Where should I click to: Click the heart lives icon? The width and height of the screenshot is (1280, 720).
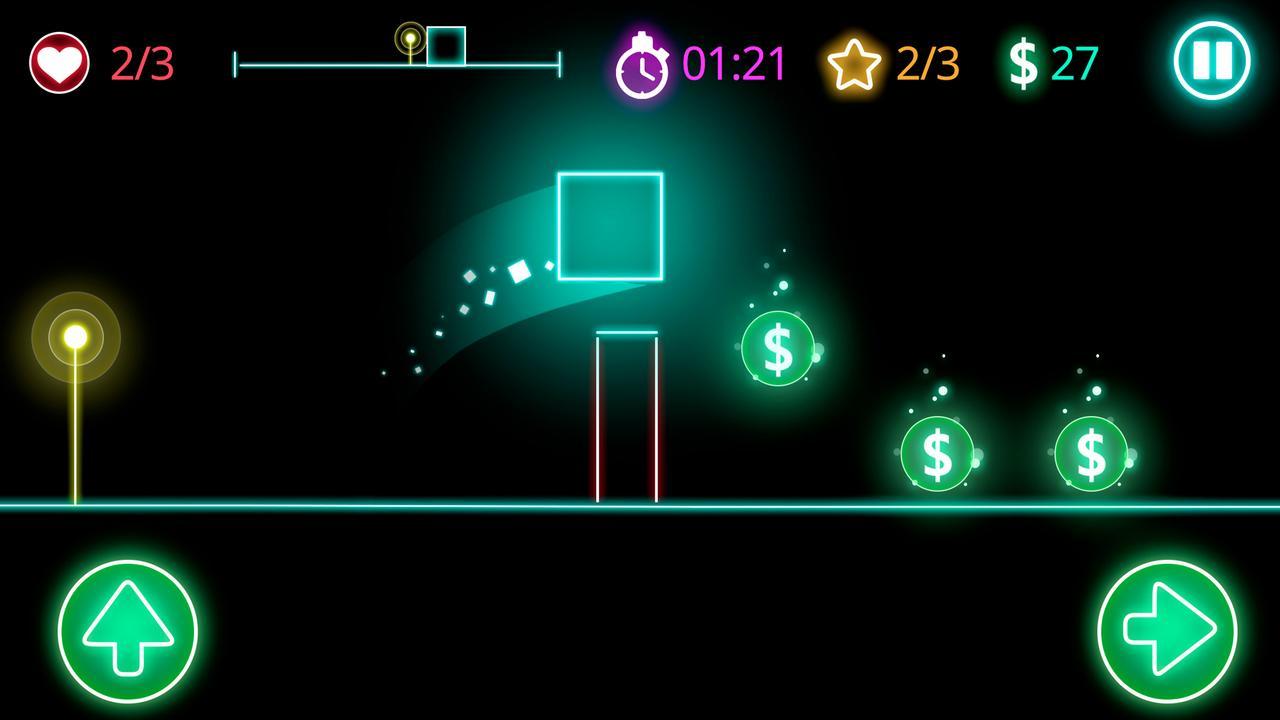coord(58,60)
